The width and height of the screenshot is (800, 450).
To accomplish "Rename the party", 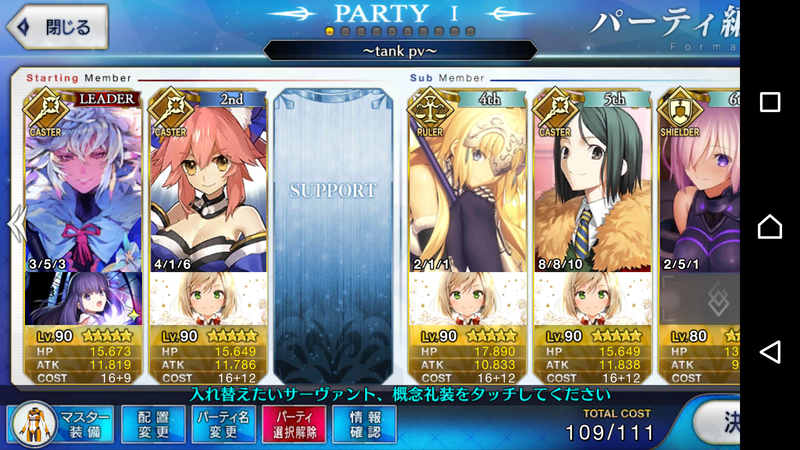I will (222, 423).
